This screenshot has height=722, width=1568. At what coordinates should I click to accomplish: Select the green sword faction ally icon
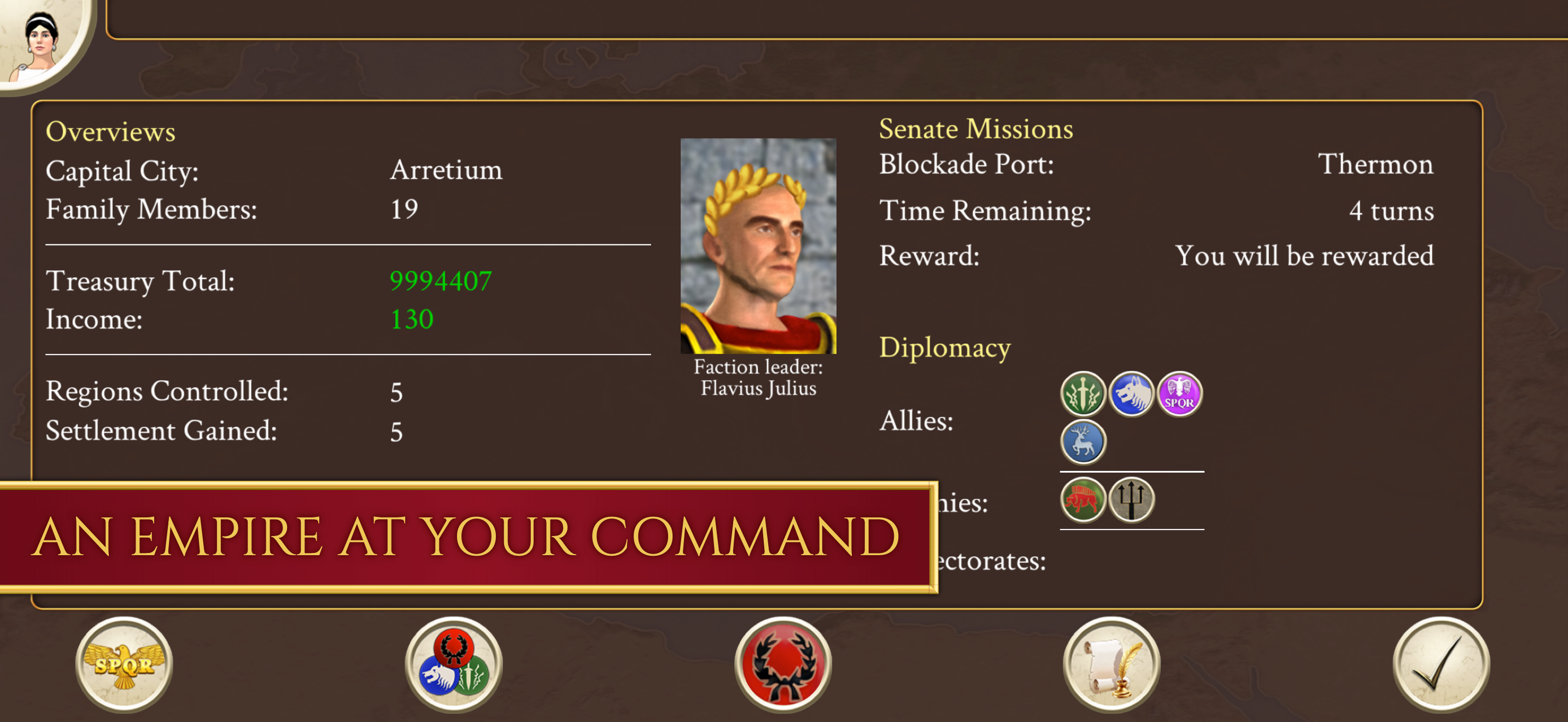pyautogui.click(x=1084, y=394)
